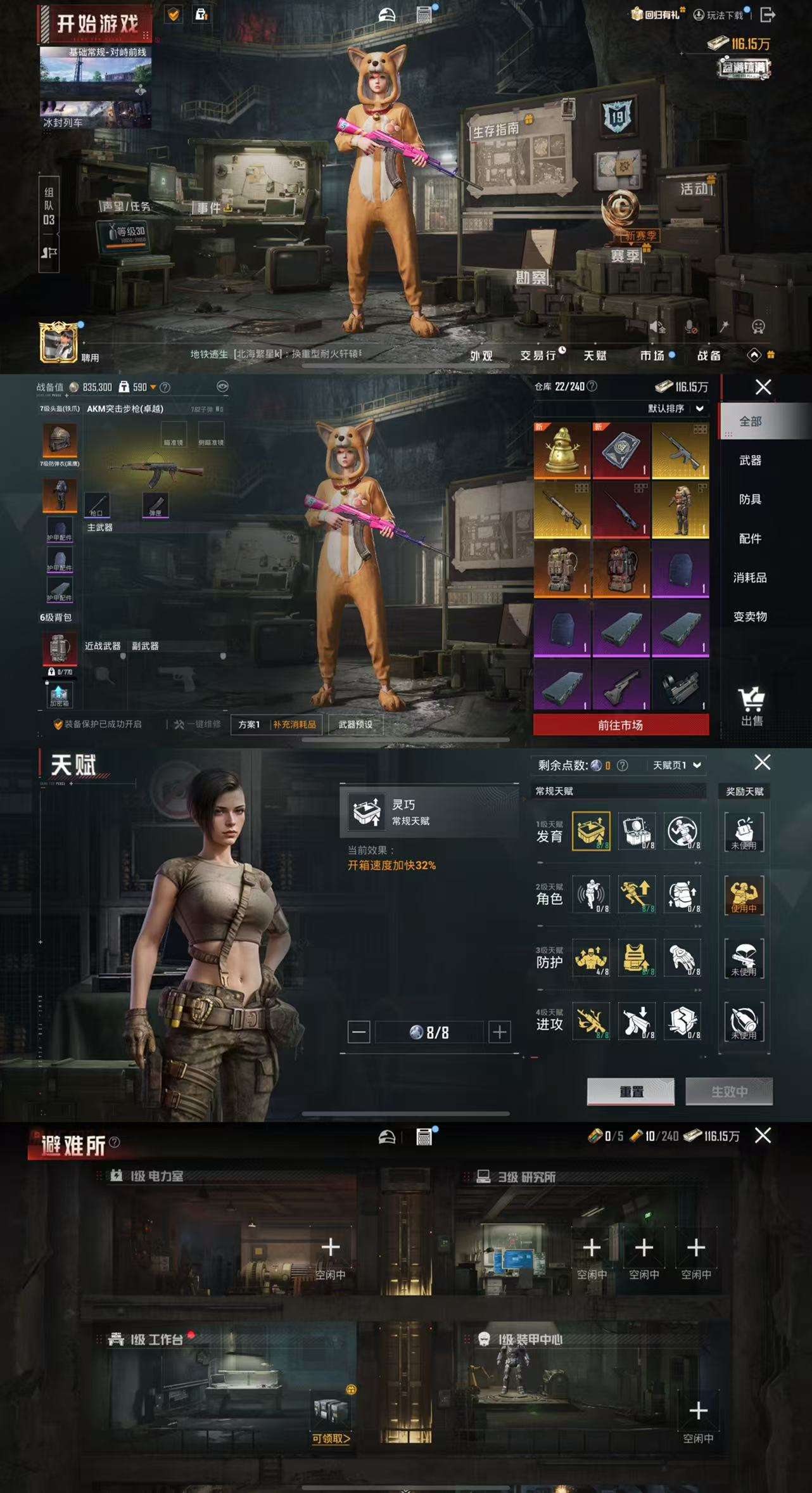The width and height of the screenshot is (812, 1493).
Task: Open the 默认排序 sort dropdown
Action: tap(675, 409)
